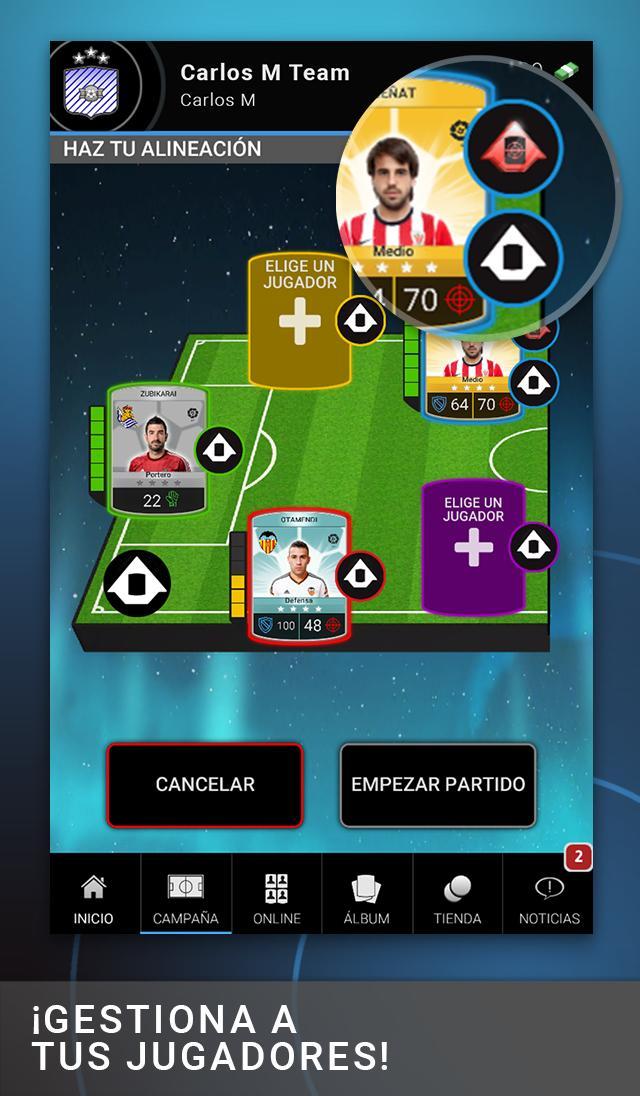Screen dimensions: 640x1096
Task: Go to the Inicio tab
Action: 93,899
